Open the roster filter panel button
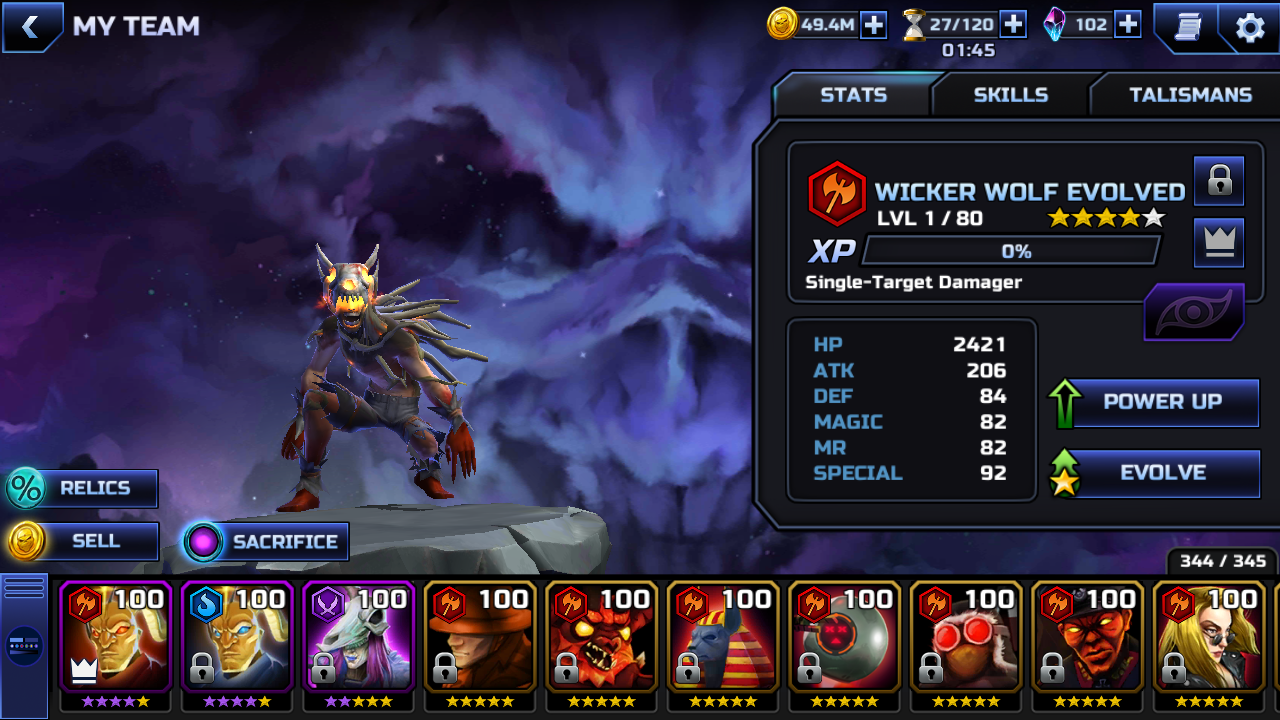 [x=24, y=646]
